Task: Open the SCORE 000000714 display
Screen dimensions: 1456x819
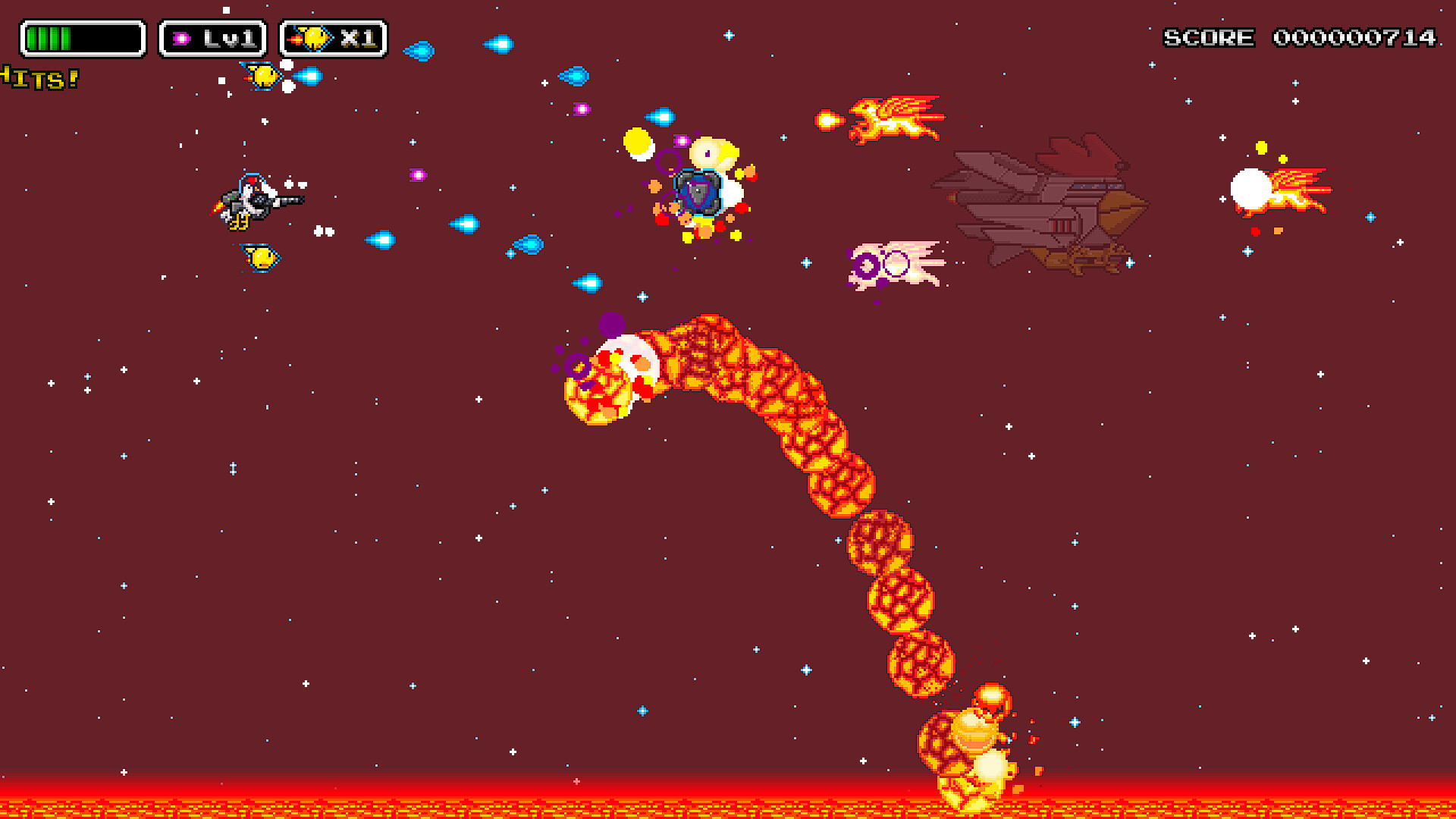Action: [x=1301, y=36]
